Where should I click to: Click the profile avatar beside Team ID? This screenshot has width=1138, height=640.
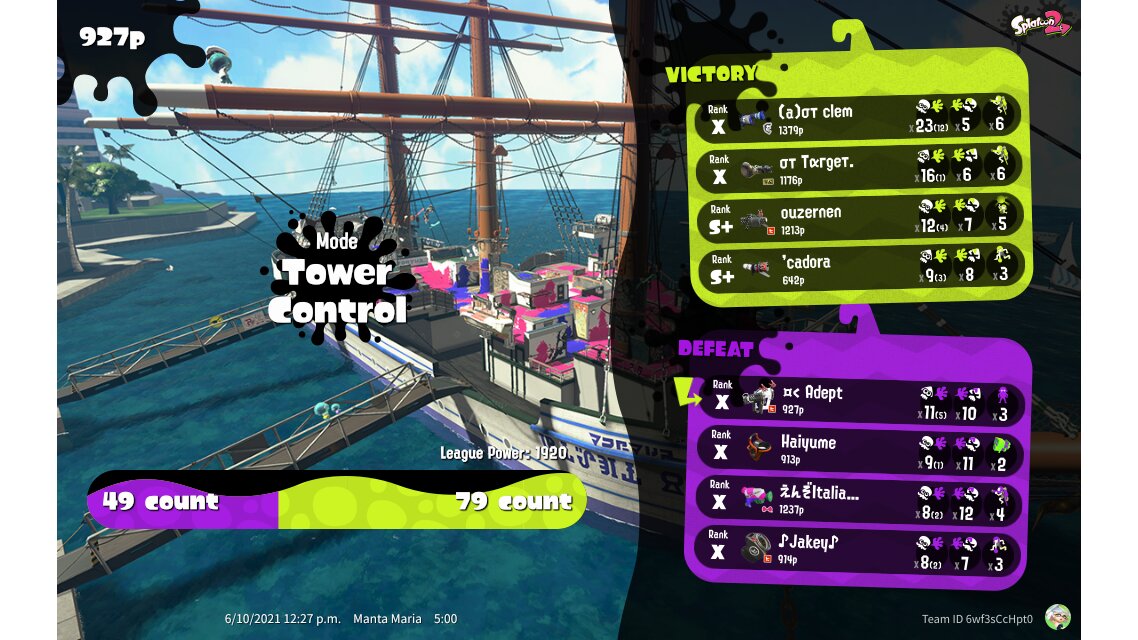coord(1057,617)
